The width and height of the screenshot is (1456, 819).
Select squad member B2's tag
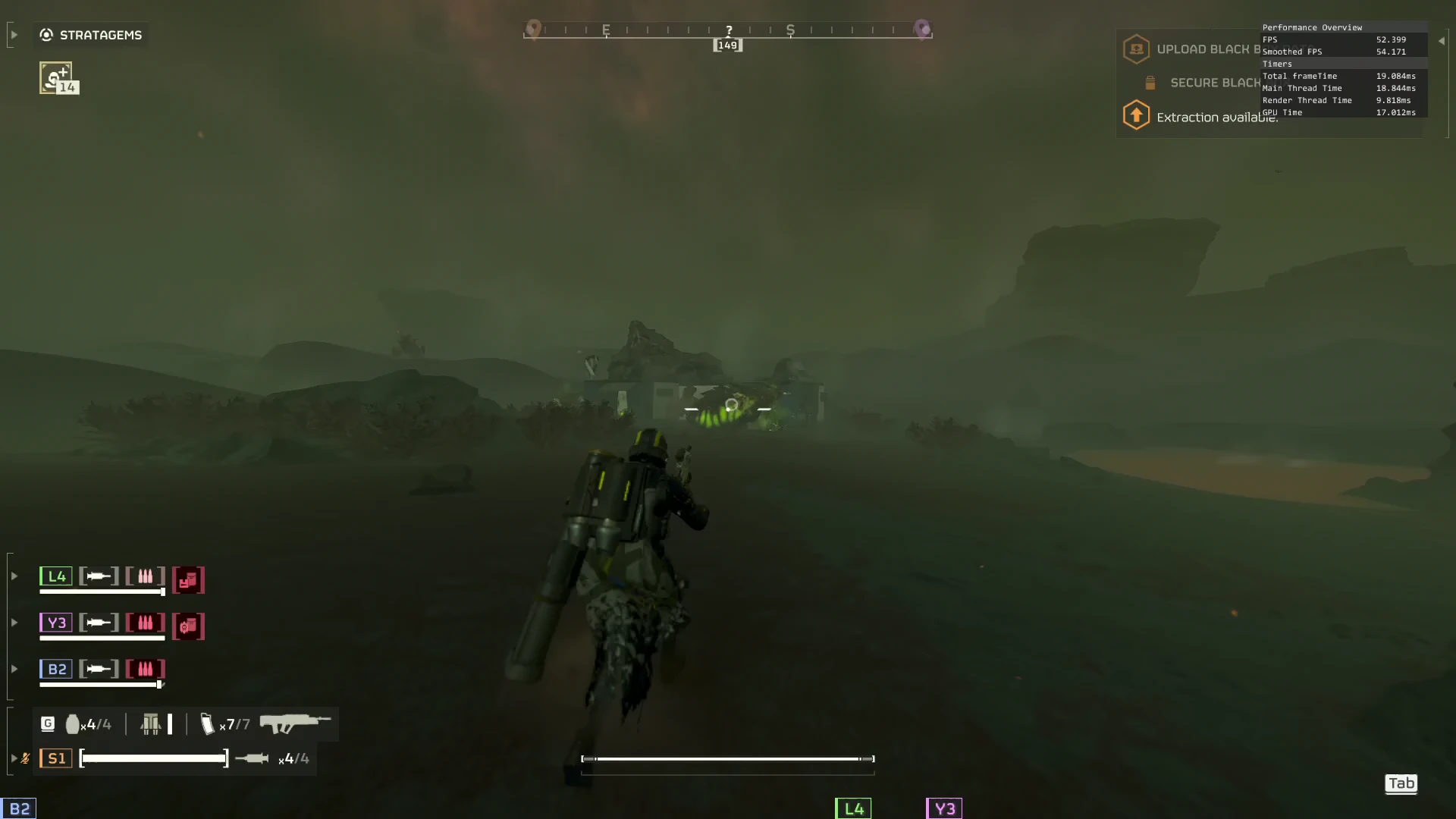point(56,669)
